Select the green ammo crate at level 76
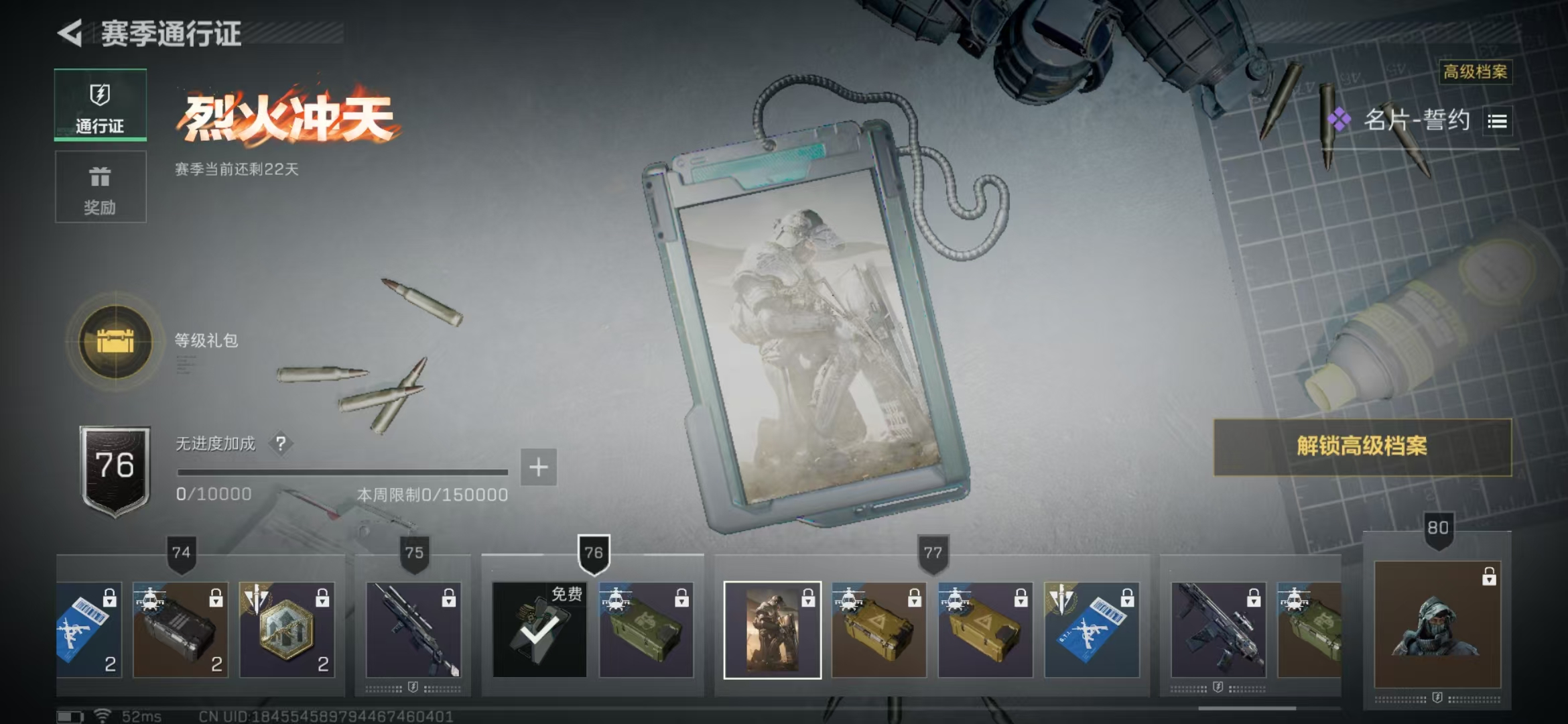Viewport: 1568px width, 724px height. (646, 629)
